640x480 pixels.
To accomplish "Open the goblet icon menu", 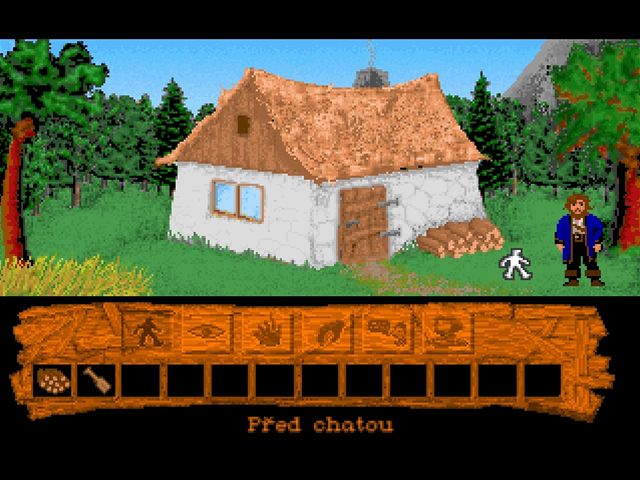I will tap(443, 331).
